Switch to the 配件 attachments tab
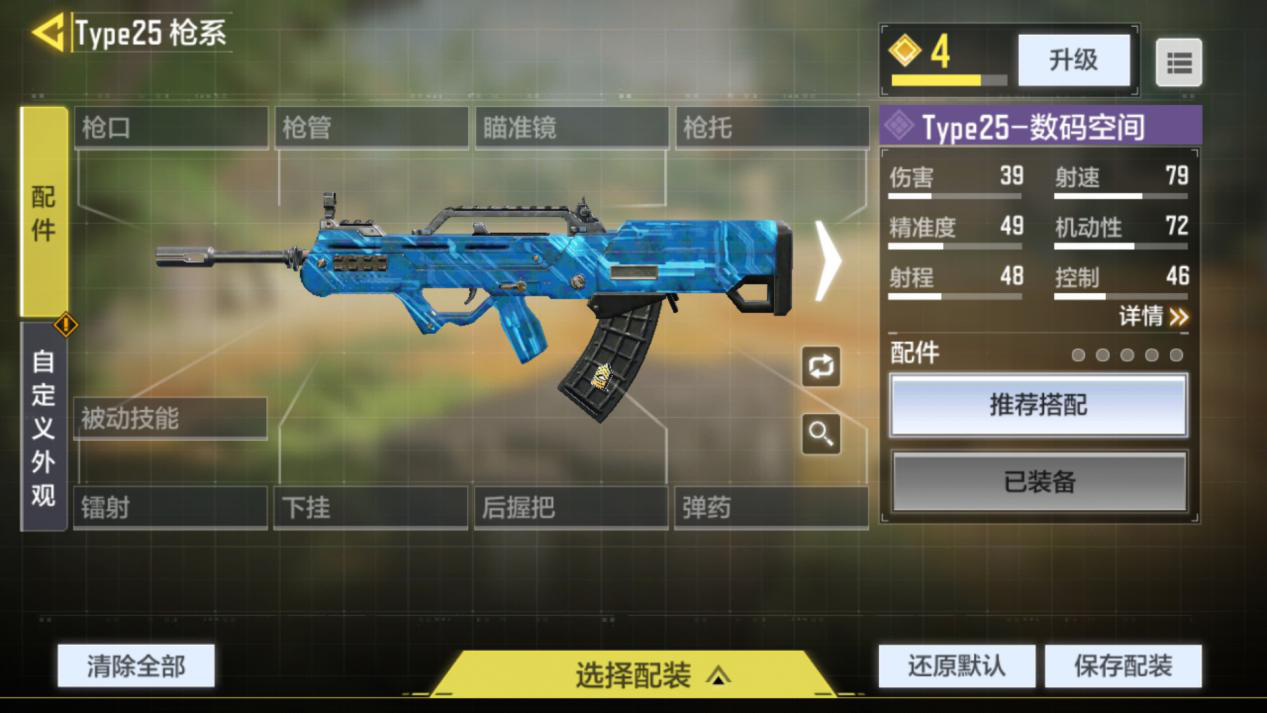1267x713 pixels. click(44, 212)
